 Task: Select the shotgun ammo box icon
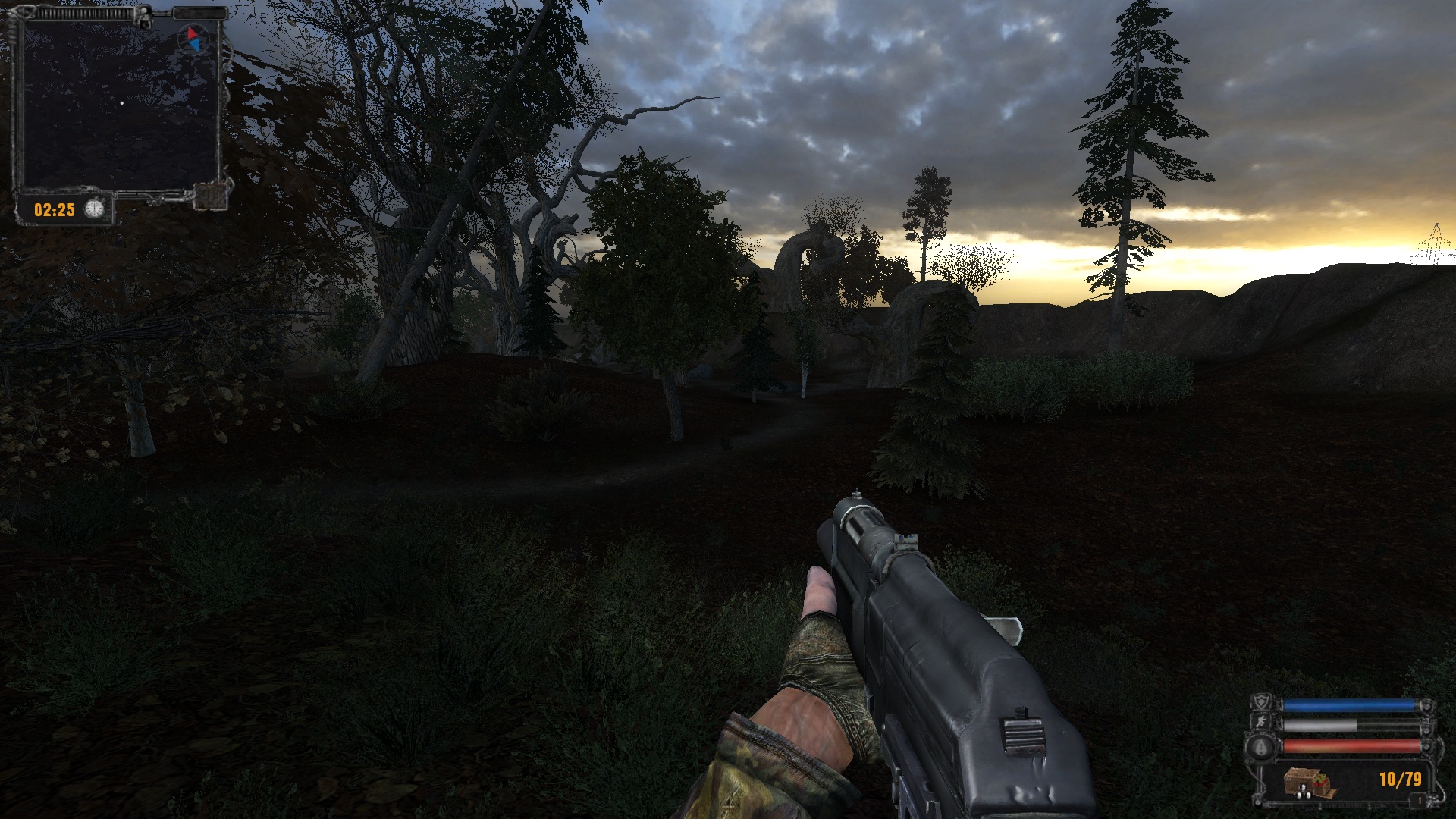(x=1308, y=781)
